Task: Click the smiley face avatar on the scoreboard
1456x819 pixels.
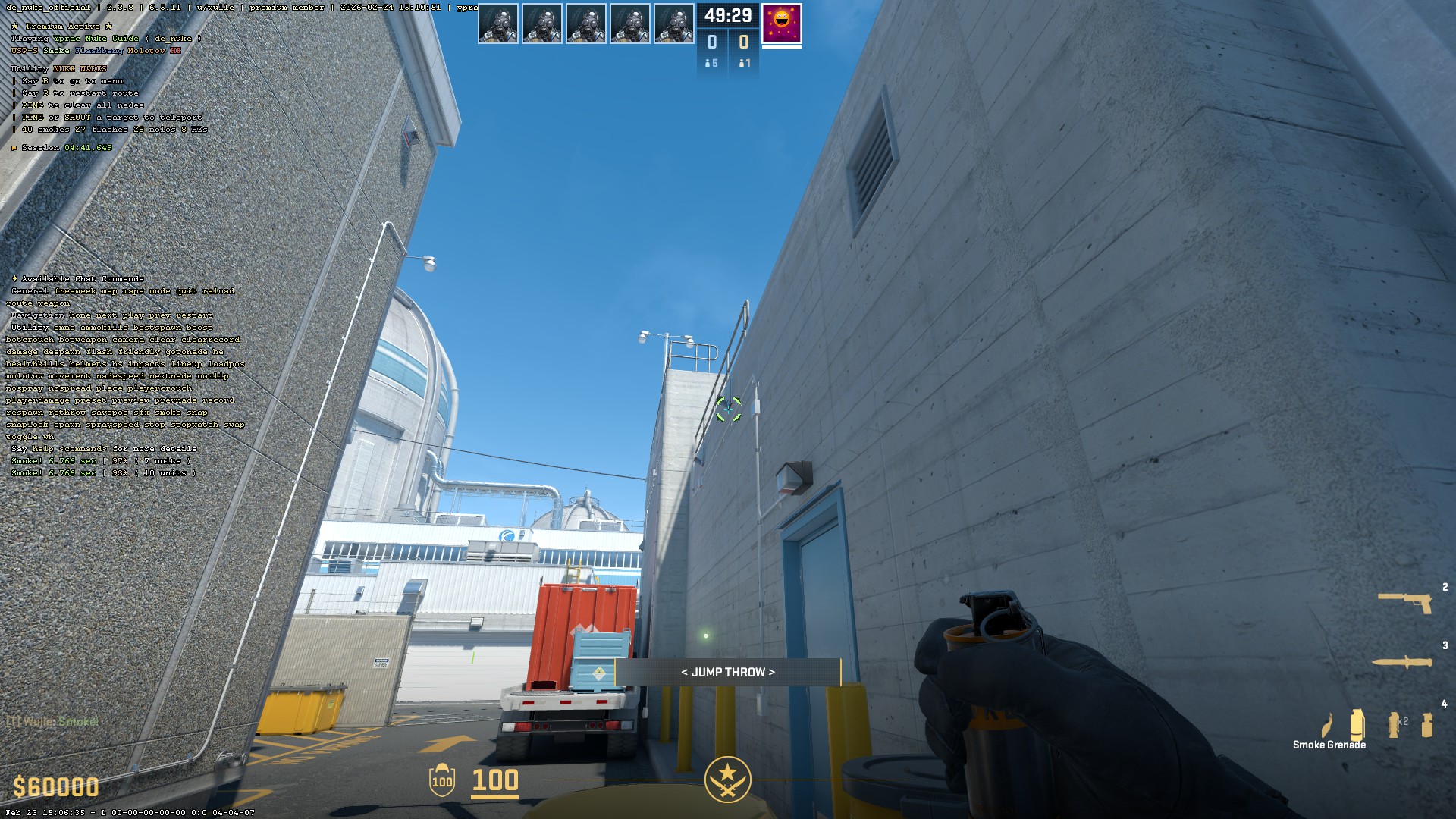Action: coord(781,24)
